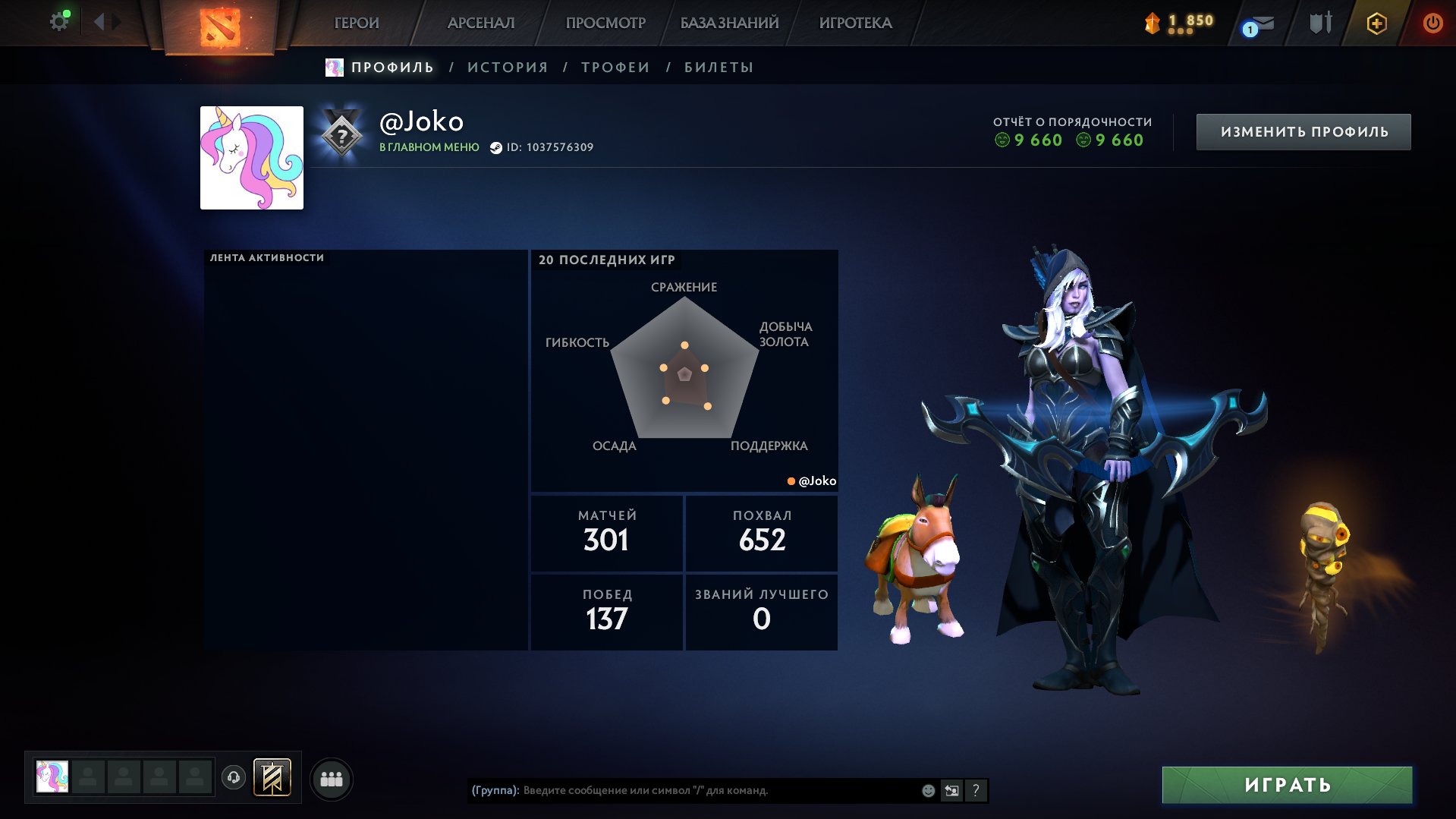Screen dimensions: 1456x819
Task: Open voice chat headphones settings in party bar
Action: [234, 778]
